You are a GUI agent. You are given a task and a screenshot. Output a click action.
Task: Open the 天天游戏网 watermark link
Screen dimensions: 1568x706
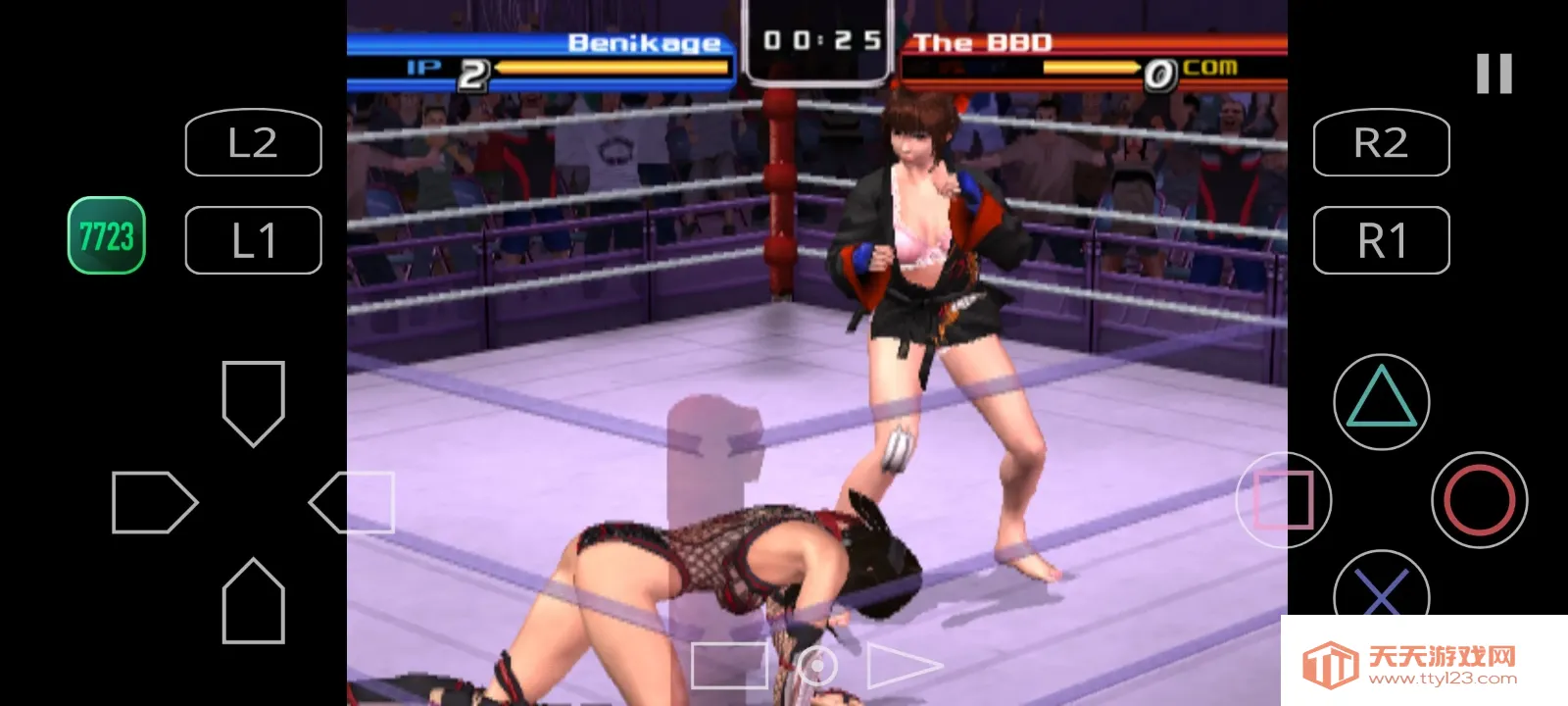coord(1423,662)
